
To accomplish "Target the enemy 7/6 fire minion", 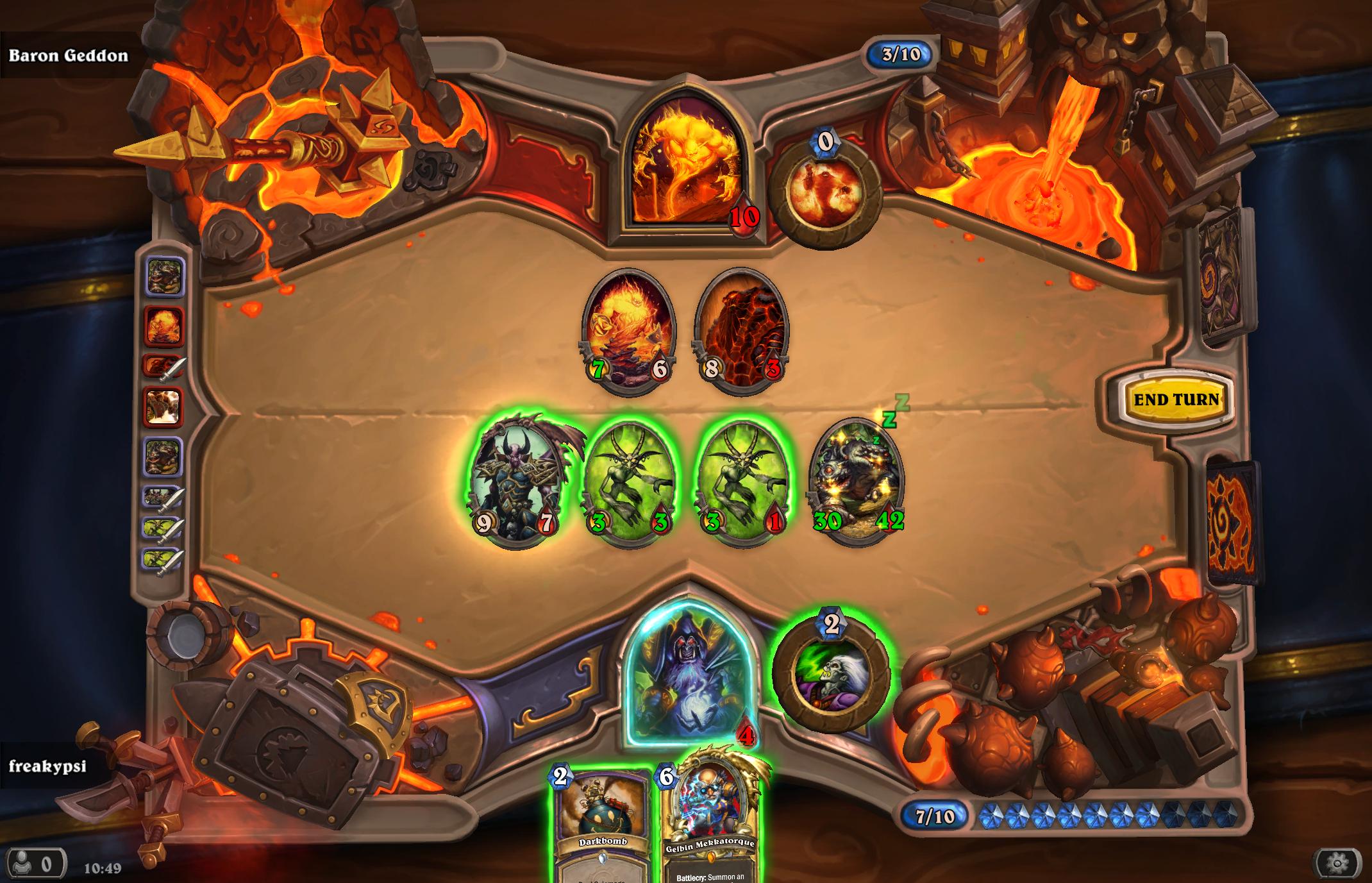I will [x=628, y=330].
